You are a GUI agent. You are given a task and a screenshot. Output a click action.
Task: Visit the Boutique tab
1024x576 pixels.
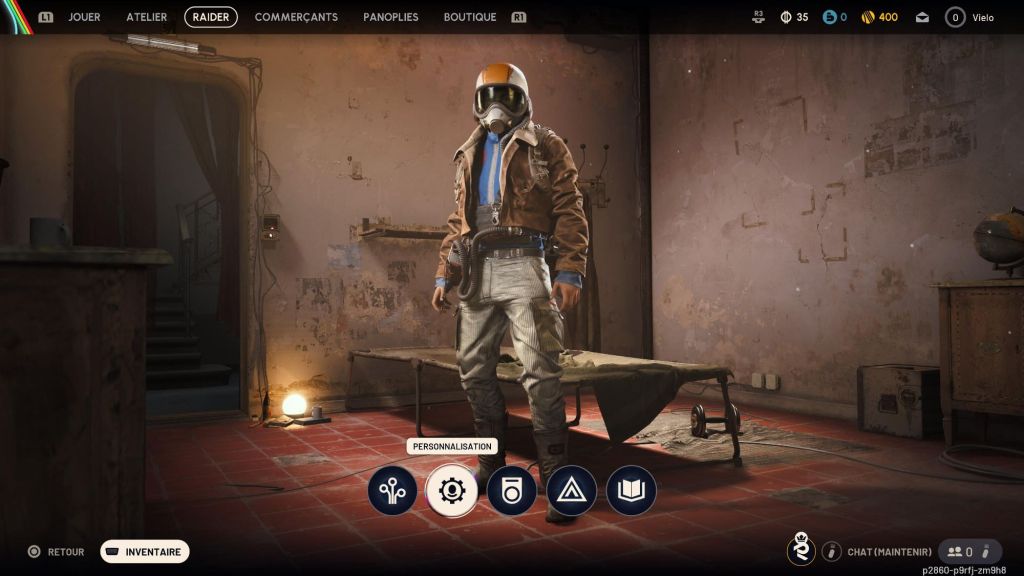(470, 17)
